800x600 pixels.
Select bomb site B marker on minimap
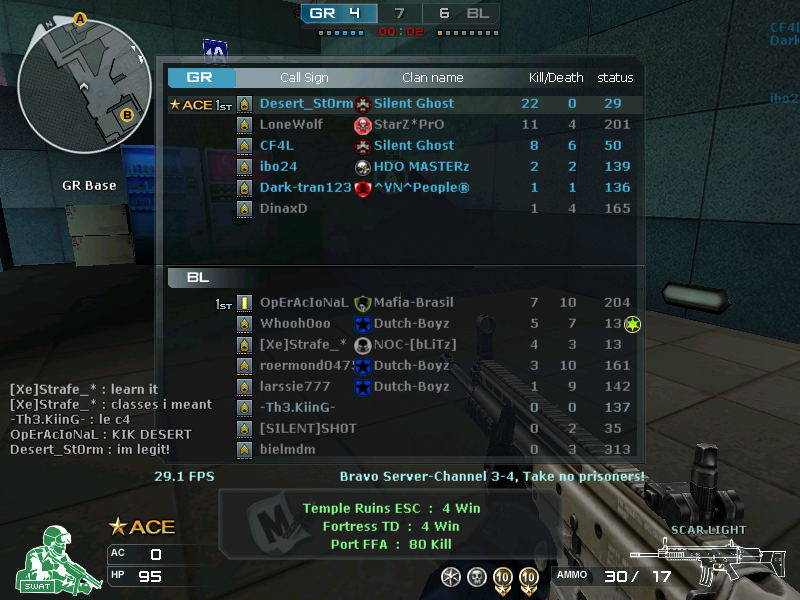tap(127, 115)
